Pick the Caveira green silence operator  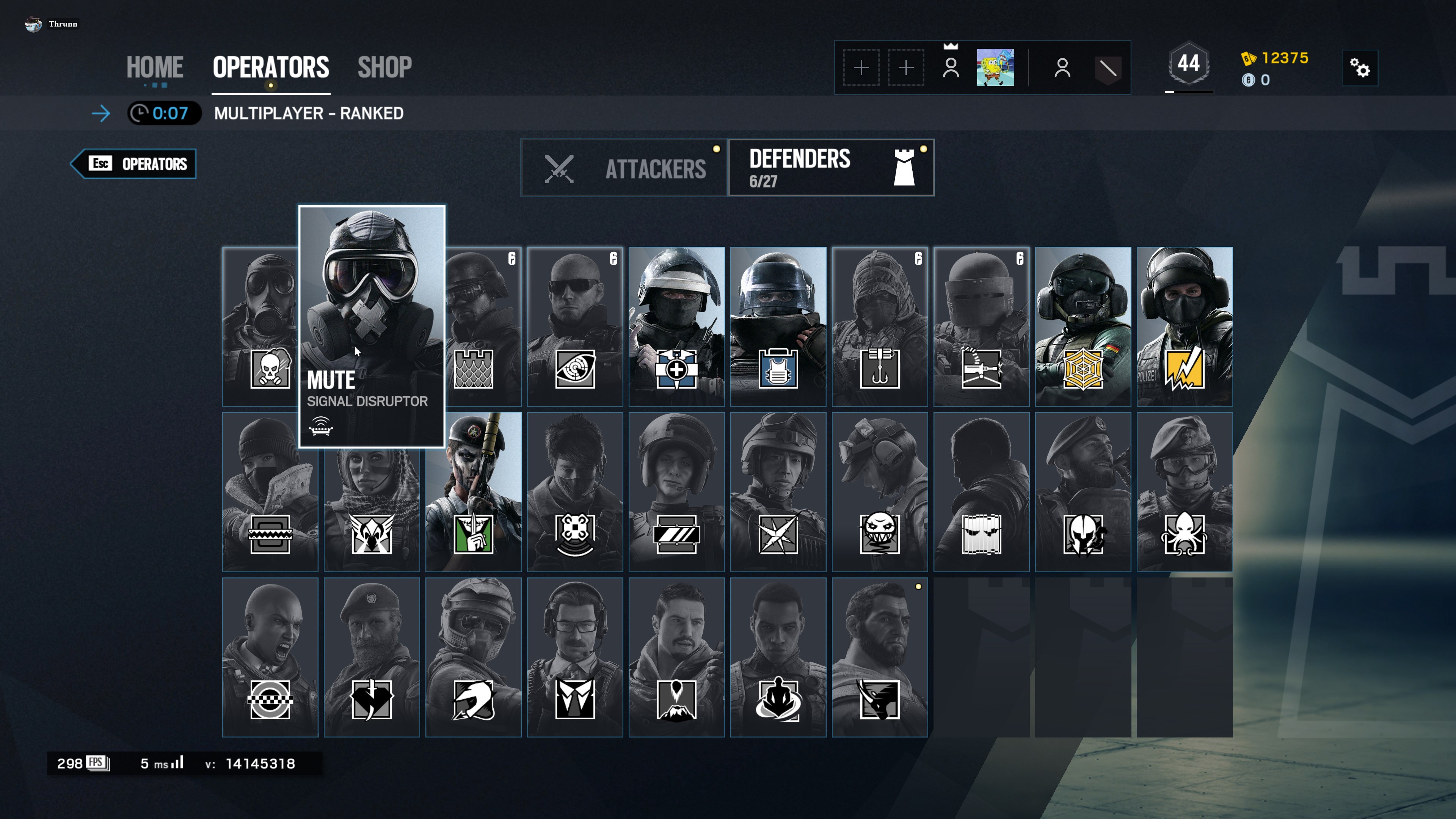pos(473,492)
